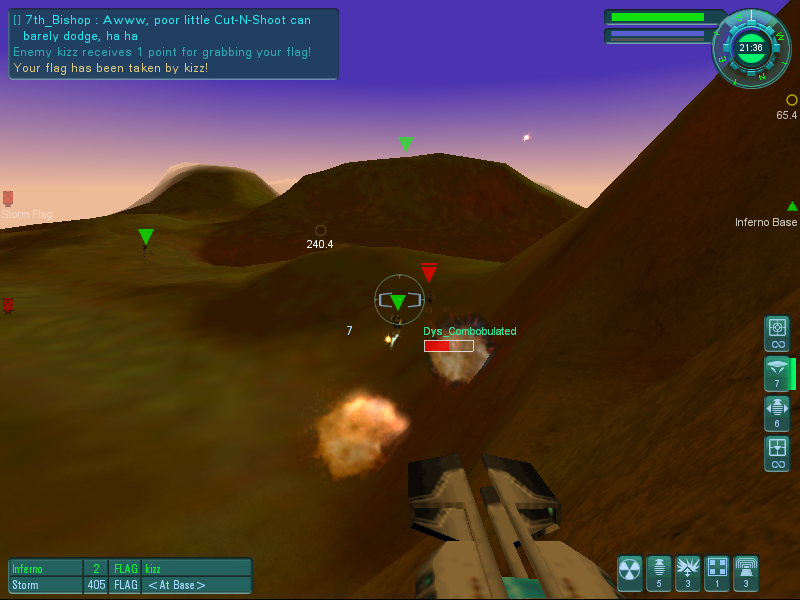Select the crosshair-square weapon slot at the top
800x600 pixels.
click(777, 333)
